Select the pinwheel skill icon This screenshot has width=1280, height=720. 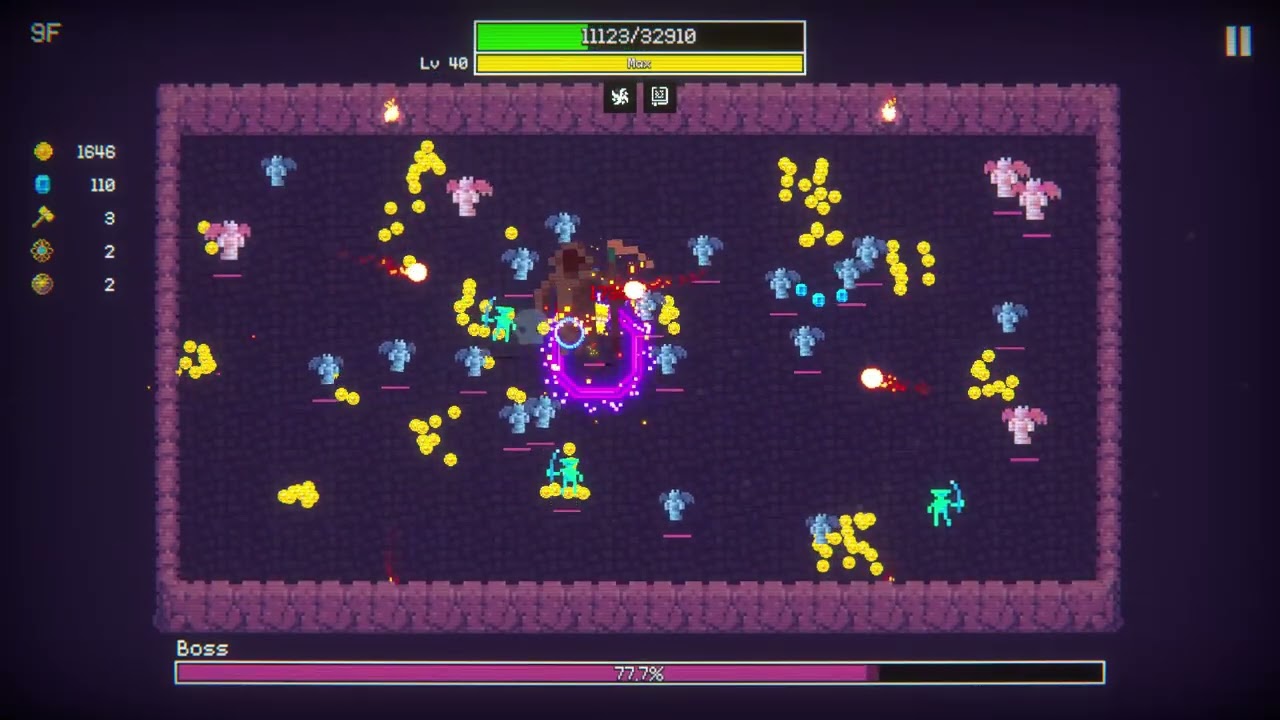620,97
